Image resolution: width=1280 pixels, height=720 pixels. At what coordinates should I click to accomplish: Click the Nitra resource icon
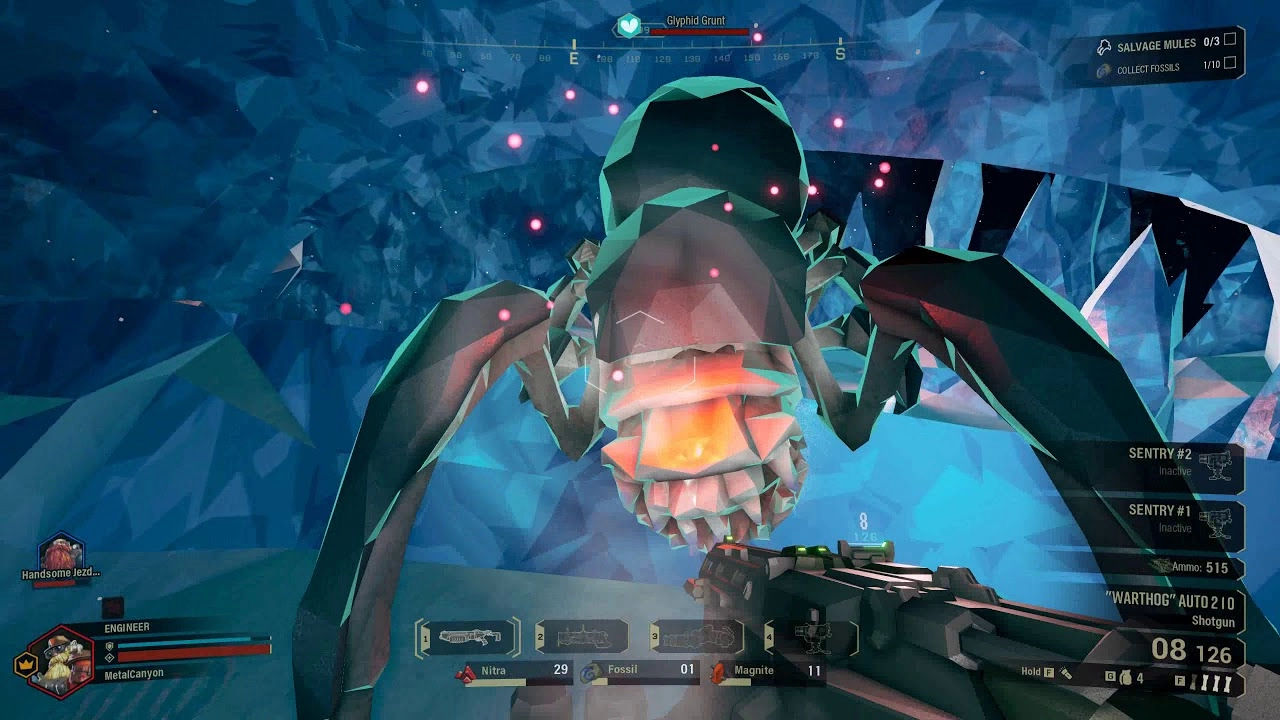465,673
